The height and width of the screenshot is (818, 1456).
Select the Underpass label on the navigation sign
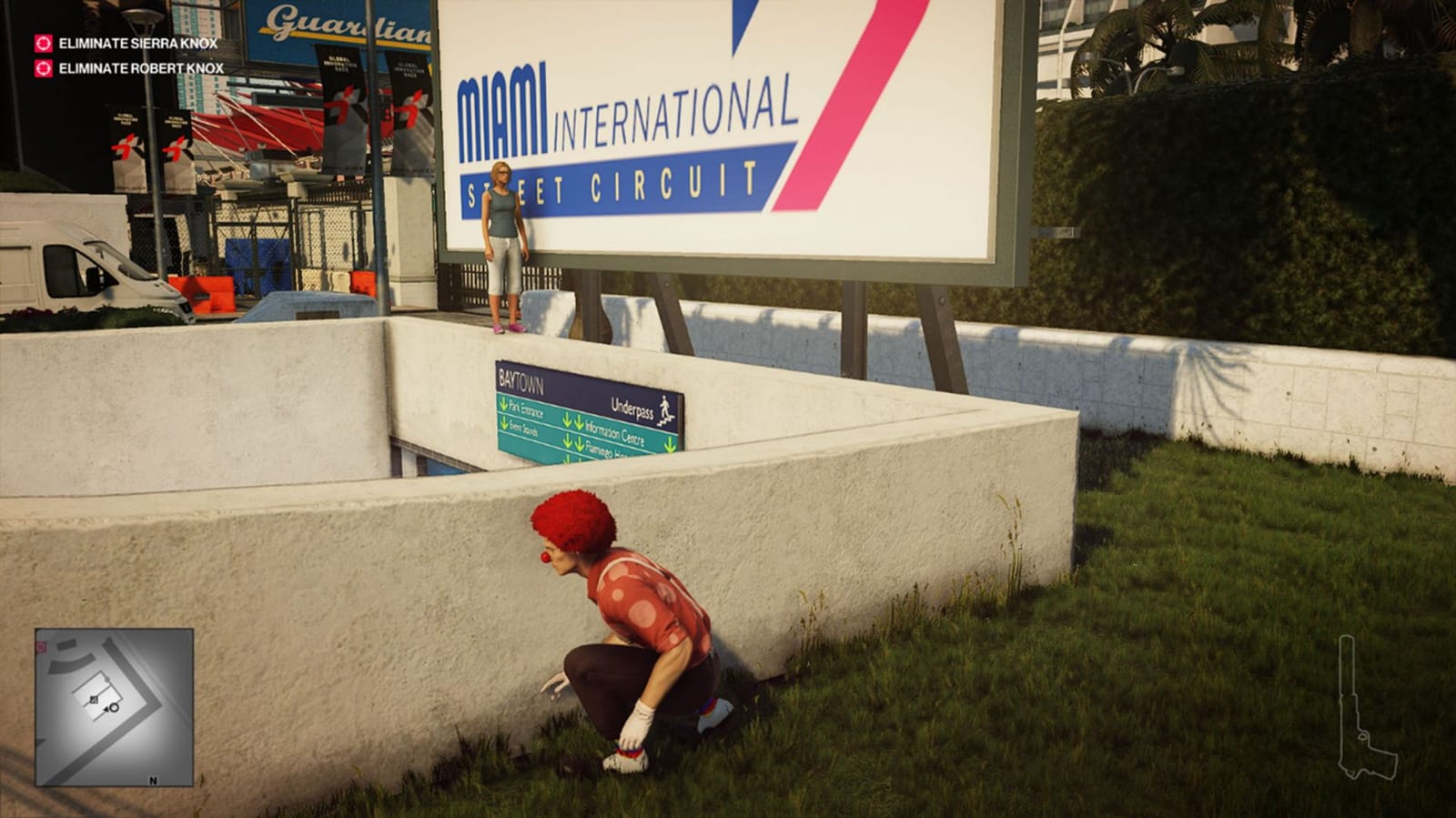(x=633, y=409)
